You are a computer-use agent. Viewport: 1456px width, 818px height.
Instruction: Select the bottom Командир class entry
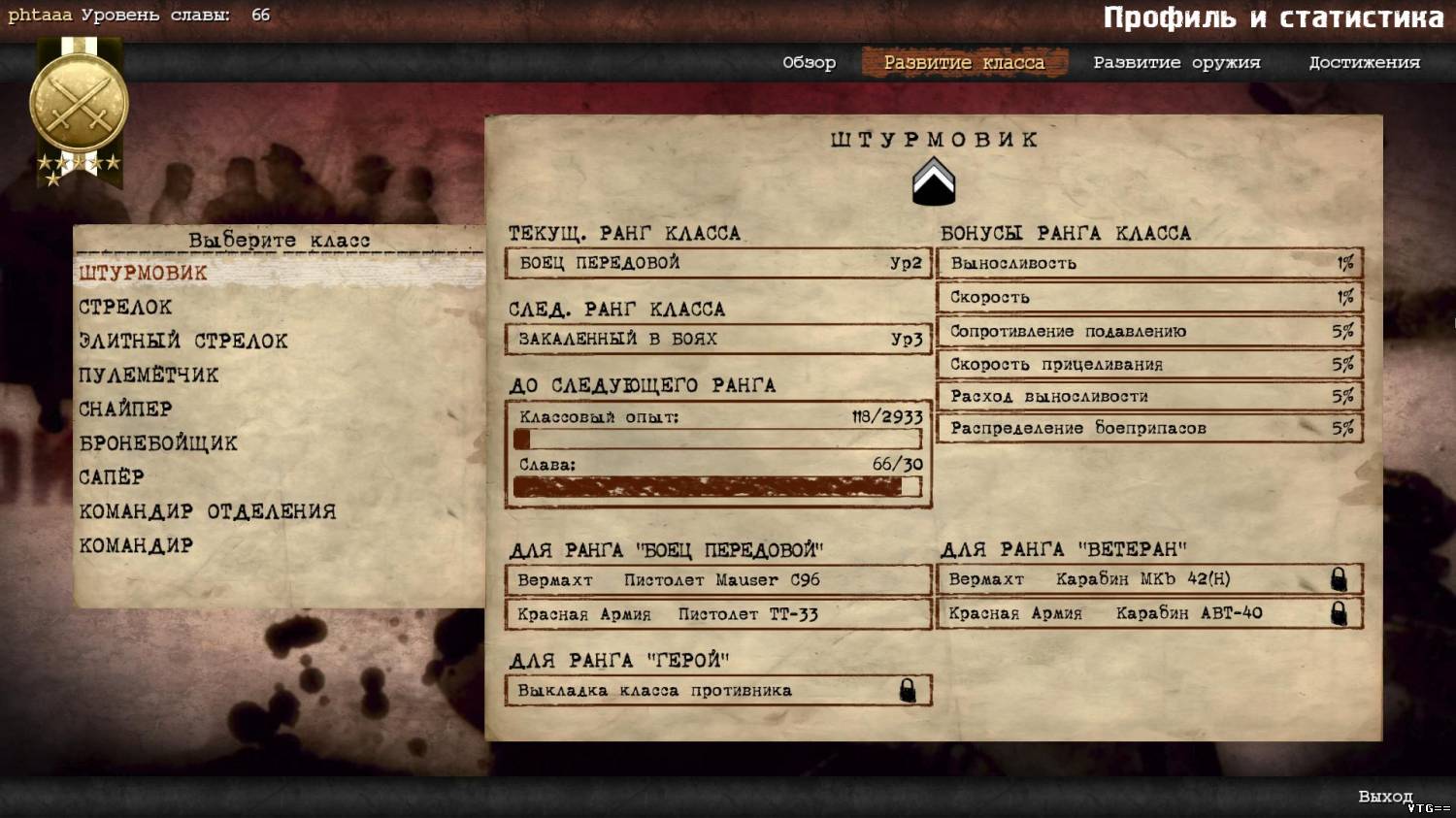pos(136,545)
